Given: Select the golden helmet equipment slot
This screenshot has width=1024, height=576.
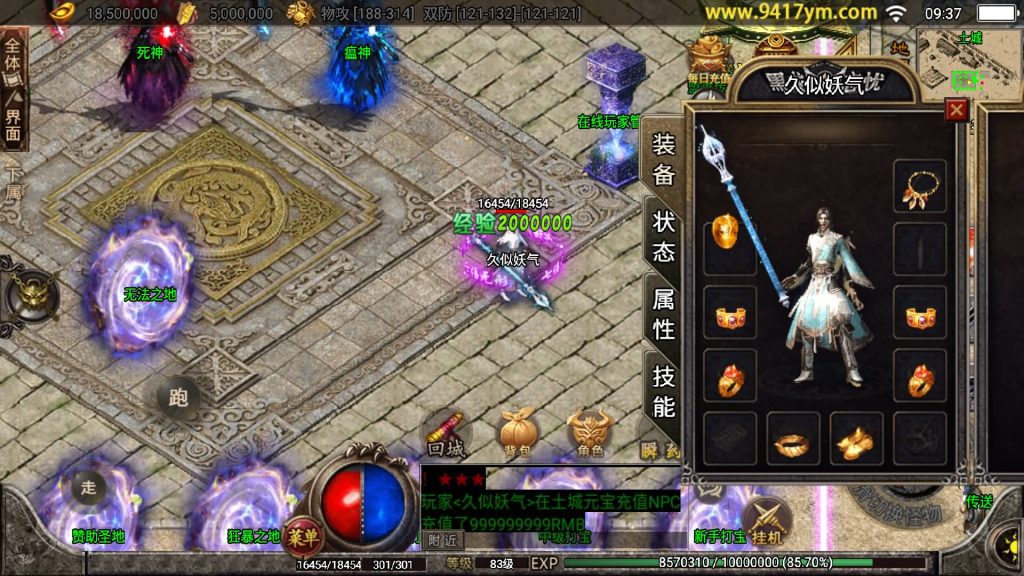Looking at the screenshot, I should pyautogui.click(x=729, y=235).
